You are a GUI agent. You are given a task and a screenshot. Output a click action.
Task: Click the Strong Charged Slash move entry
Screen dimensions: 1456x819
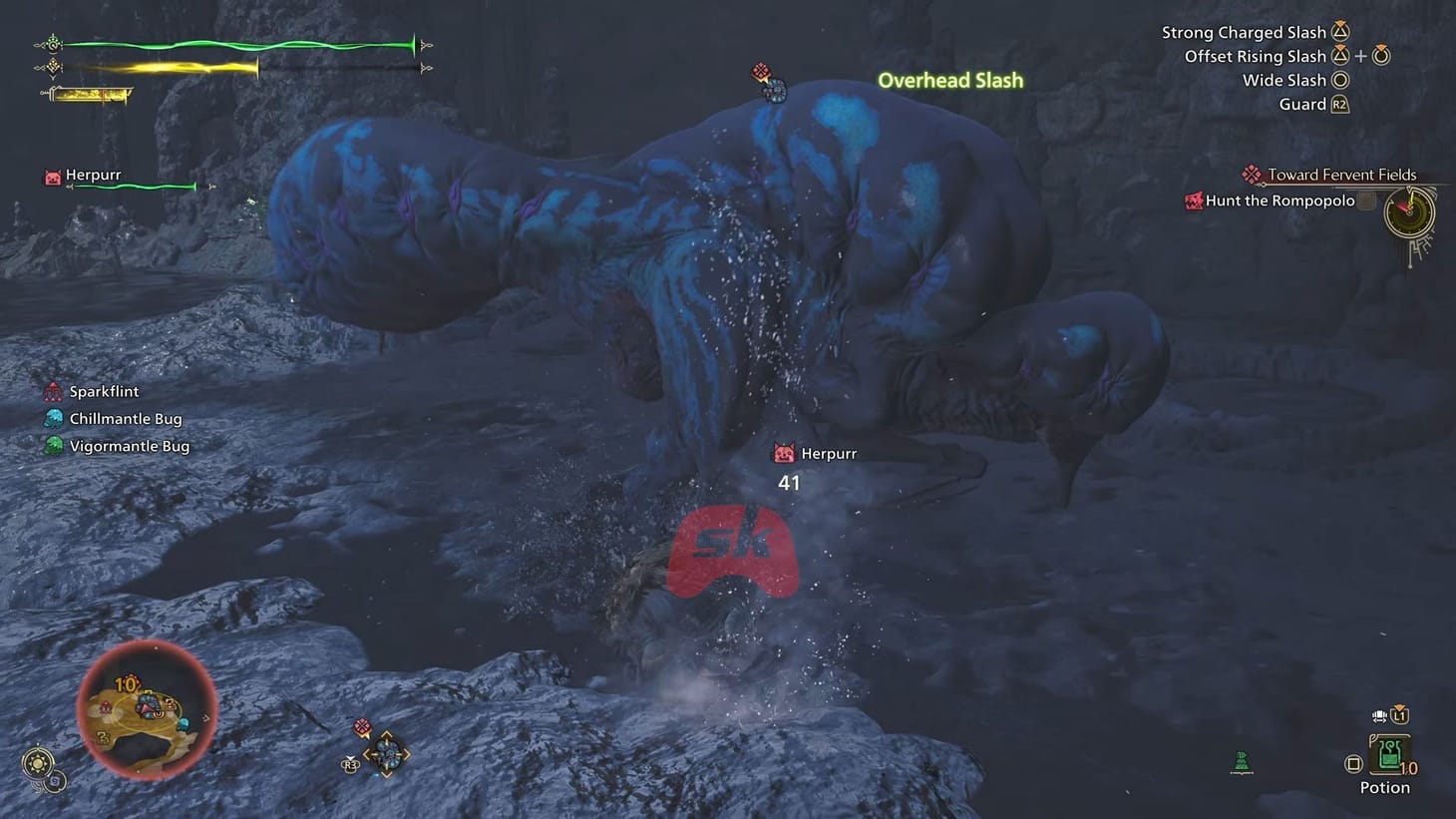1245,32
